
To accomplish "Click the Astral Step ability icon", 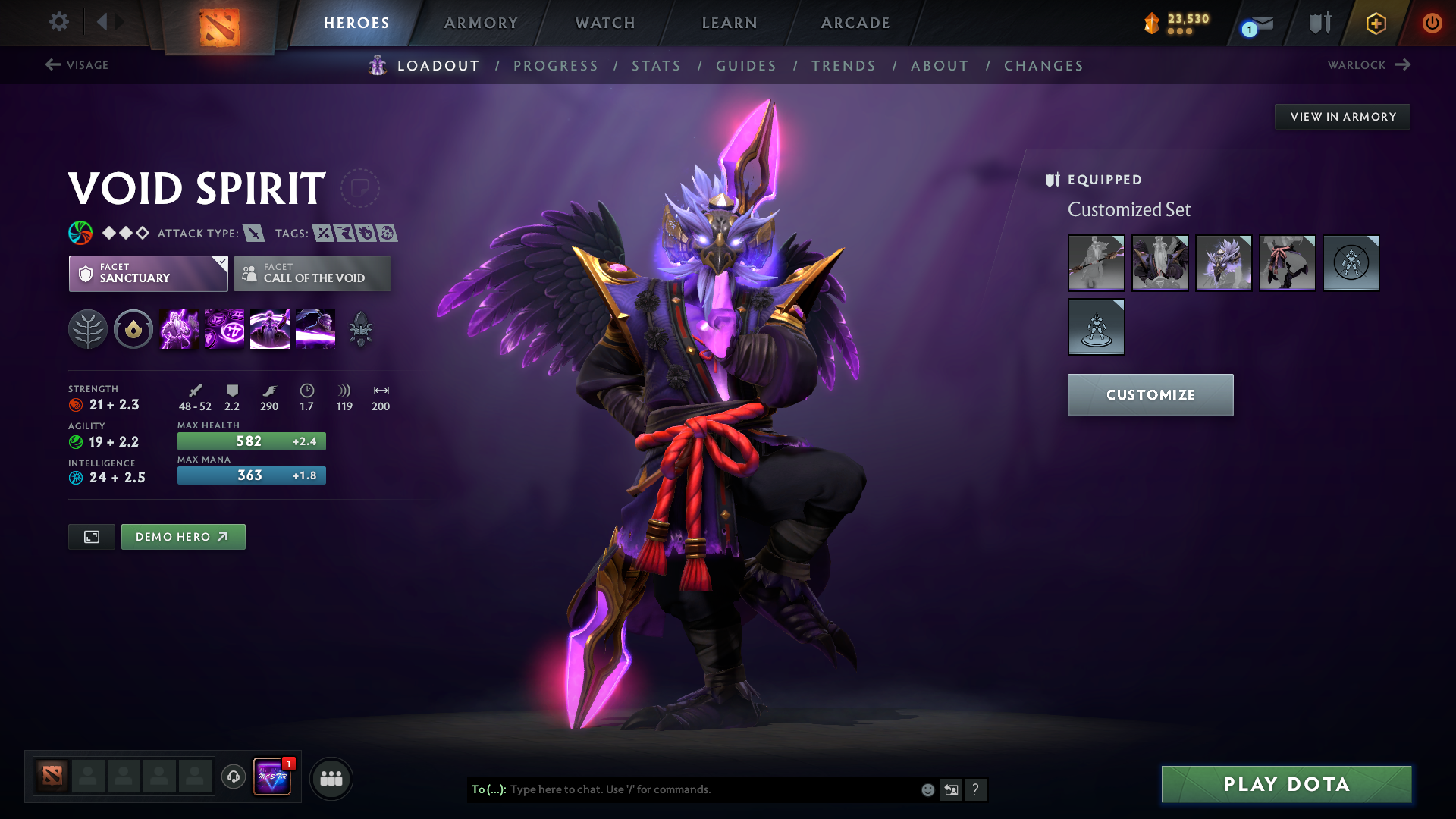I will pos(315,328).
